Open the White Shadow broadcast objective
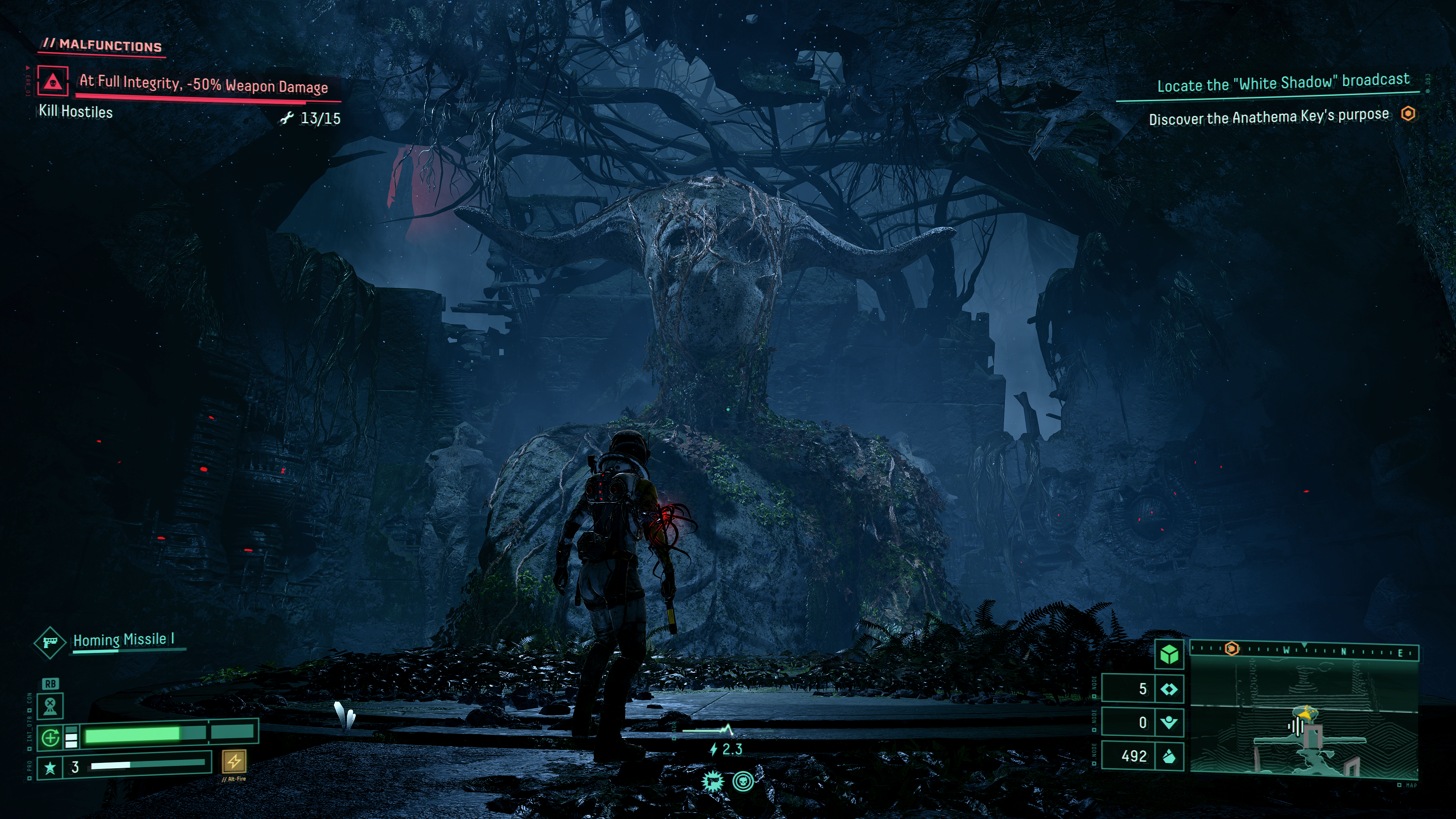Screen dimensions: 1456x819 (x=1283, y=83)
